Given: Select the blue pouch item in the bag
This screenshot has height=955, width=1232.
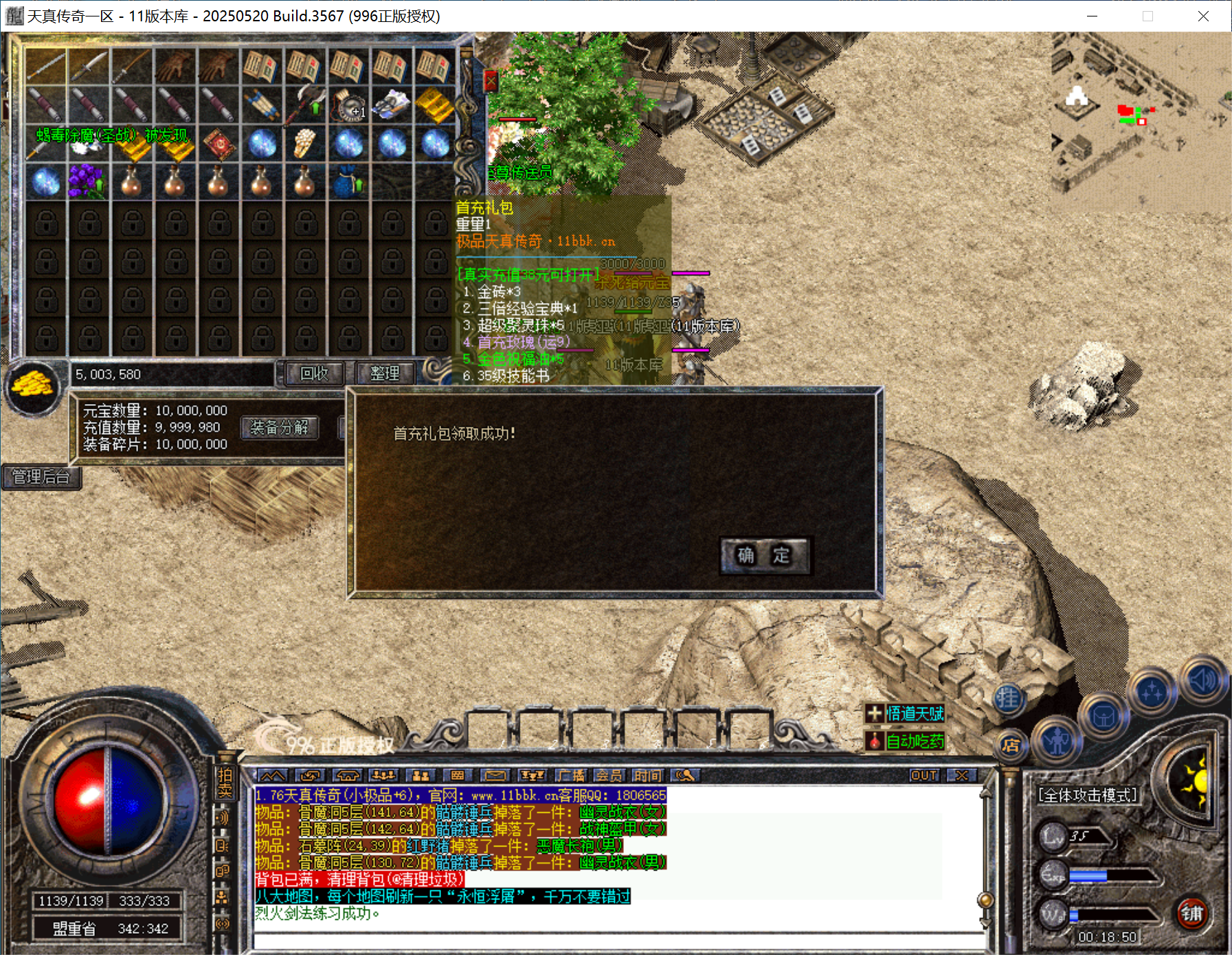Looking at the screenshot, I should pos(349,181).
